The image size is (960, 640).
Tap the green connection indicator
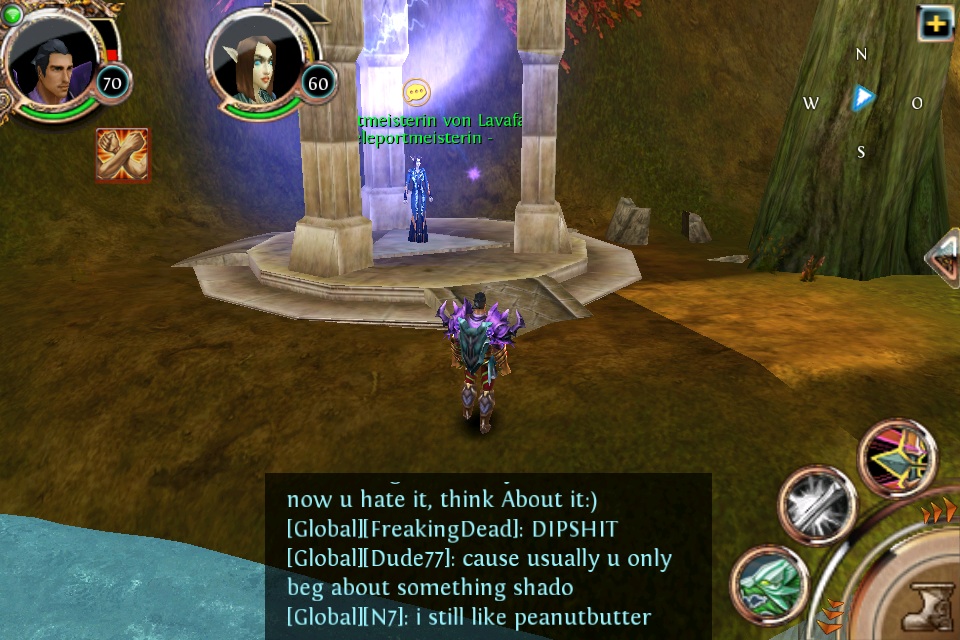(13, 13)
